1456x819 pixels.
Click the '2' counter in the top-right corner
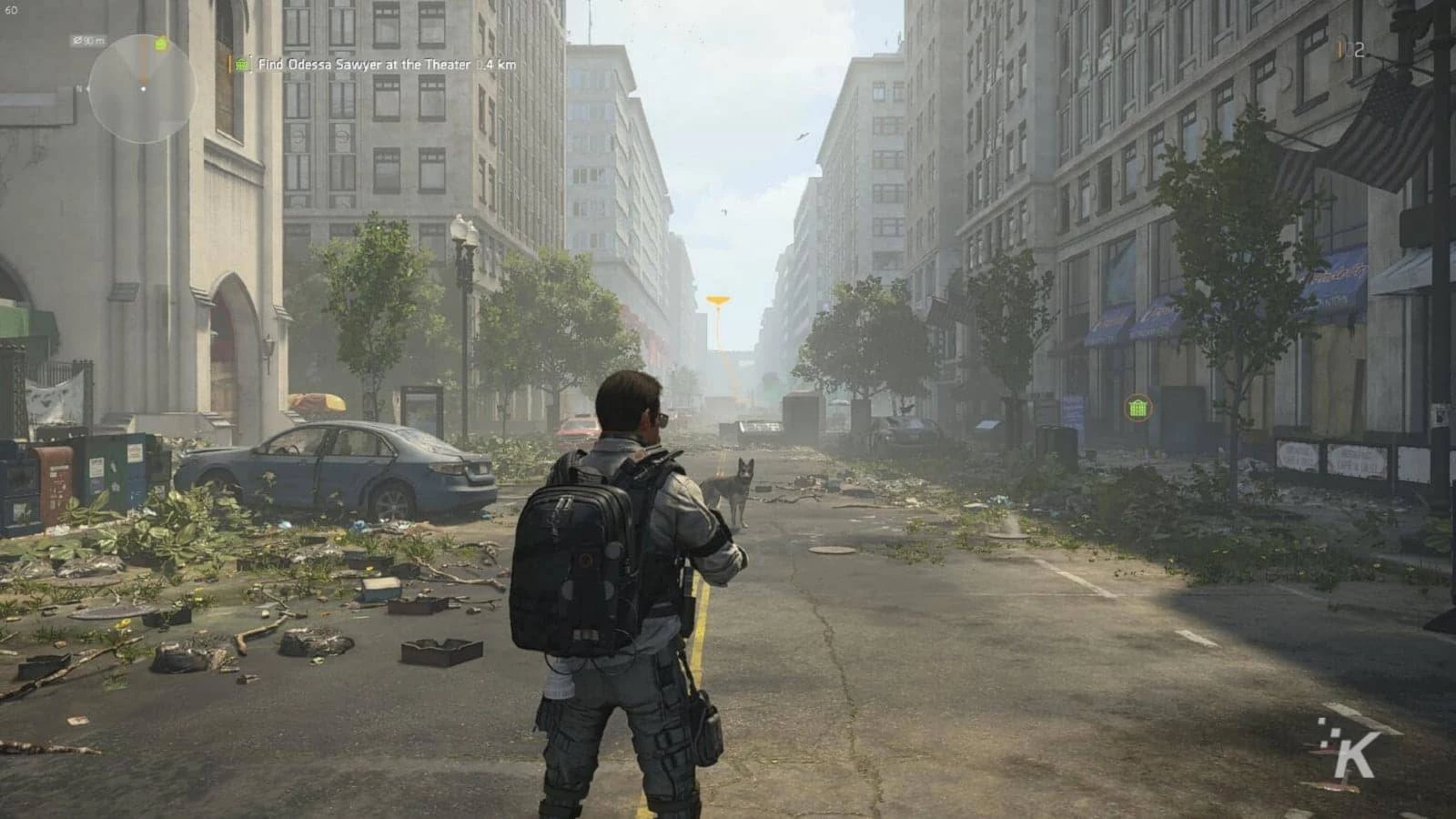pos(1359,49)
